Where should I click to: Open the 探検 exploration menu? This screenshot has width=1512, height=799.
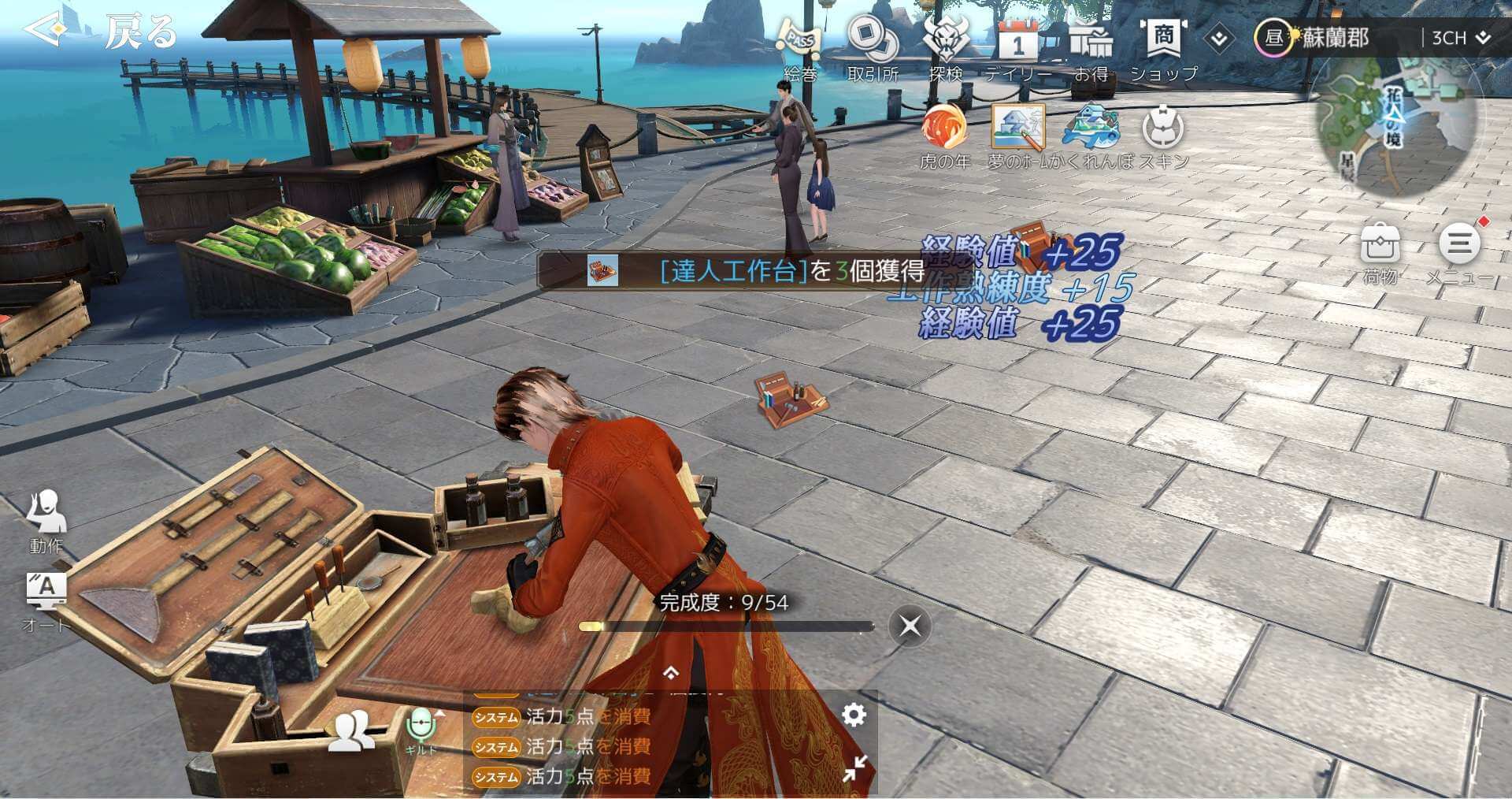[x=945, y=46]
